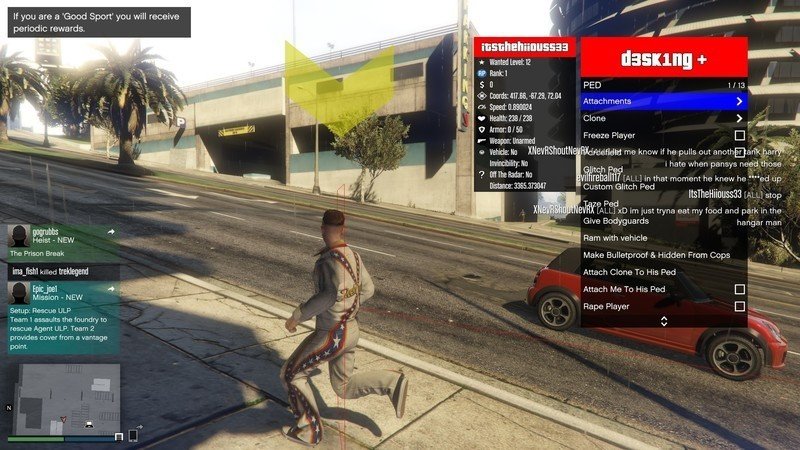Click the minimap
Viewport: 800px width, 450px height.
[66, 397]
